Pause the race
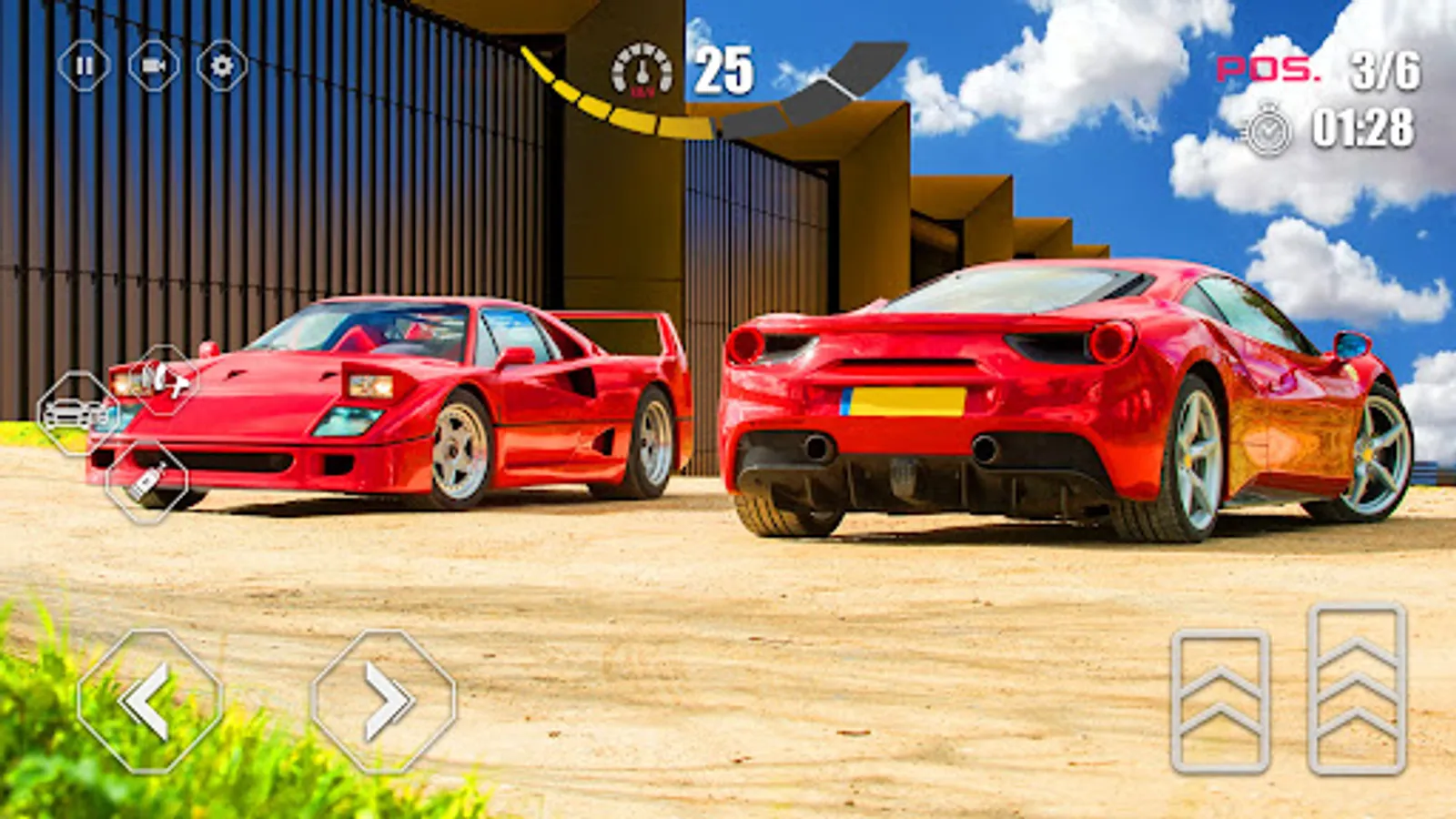Viewport: 1456px width, 819px height. pos(83,67)
